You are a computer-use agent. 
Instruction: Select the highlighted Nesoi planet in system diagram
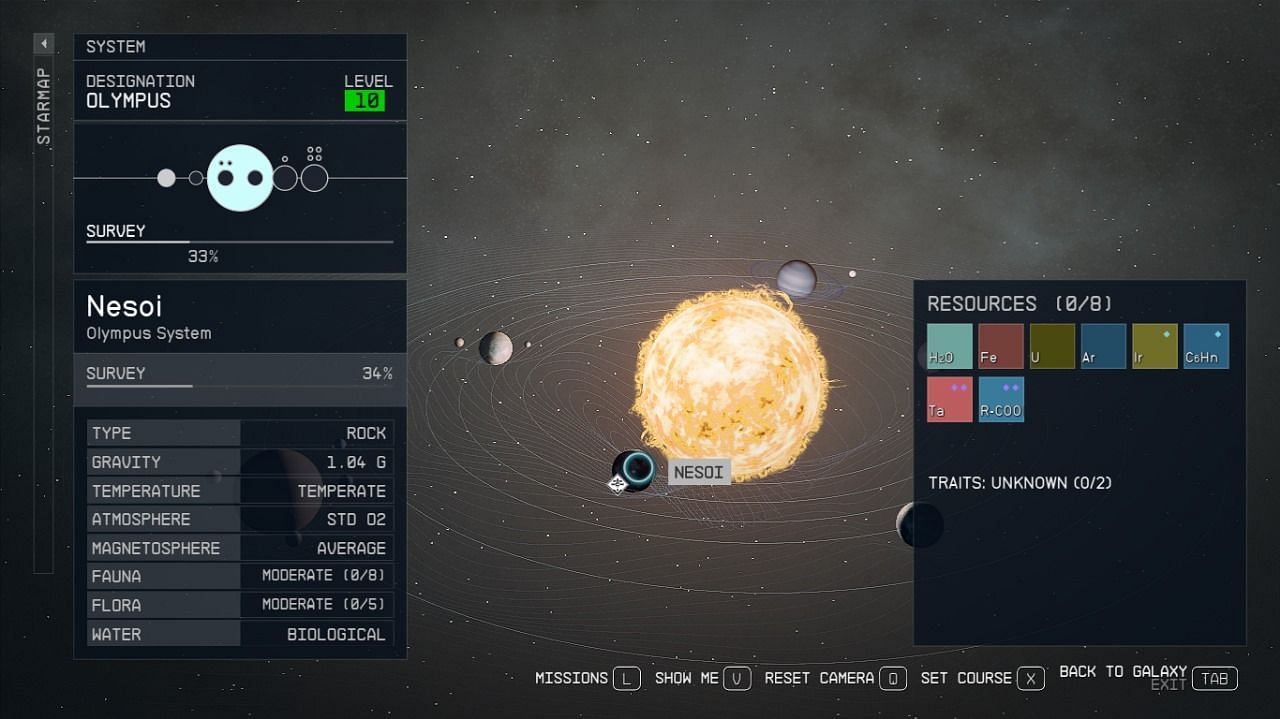tap(240, 178)
